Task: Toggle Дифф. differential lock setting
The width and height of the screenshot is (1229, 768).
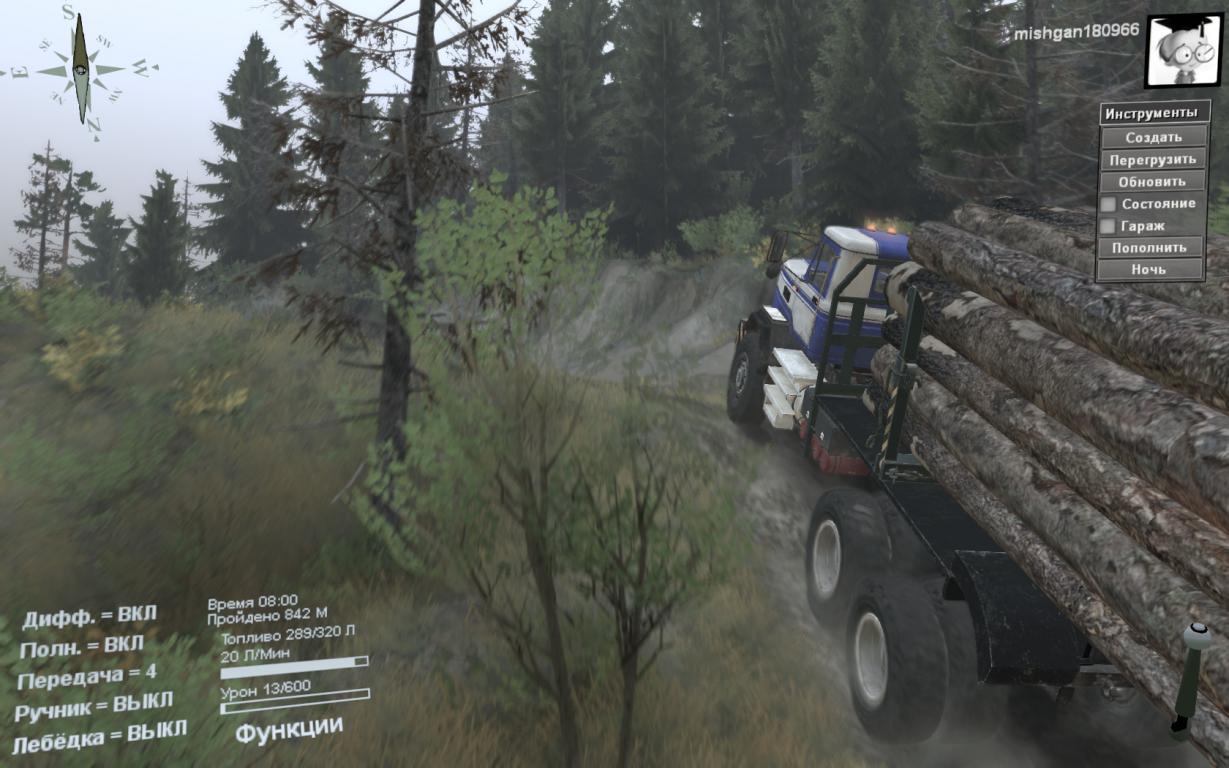Action: [x=89, y=617]
